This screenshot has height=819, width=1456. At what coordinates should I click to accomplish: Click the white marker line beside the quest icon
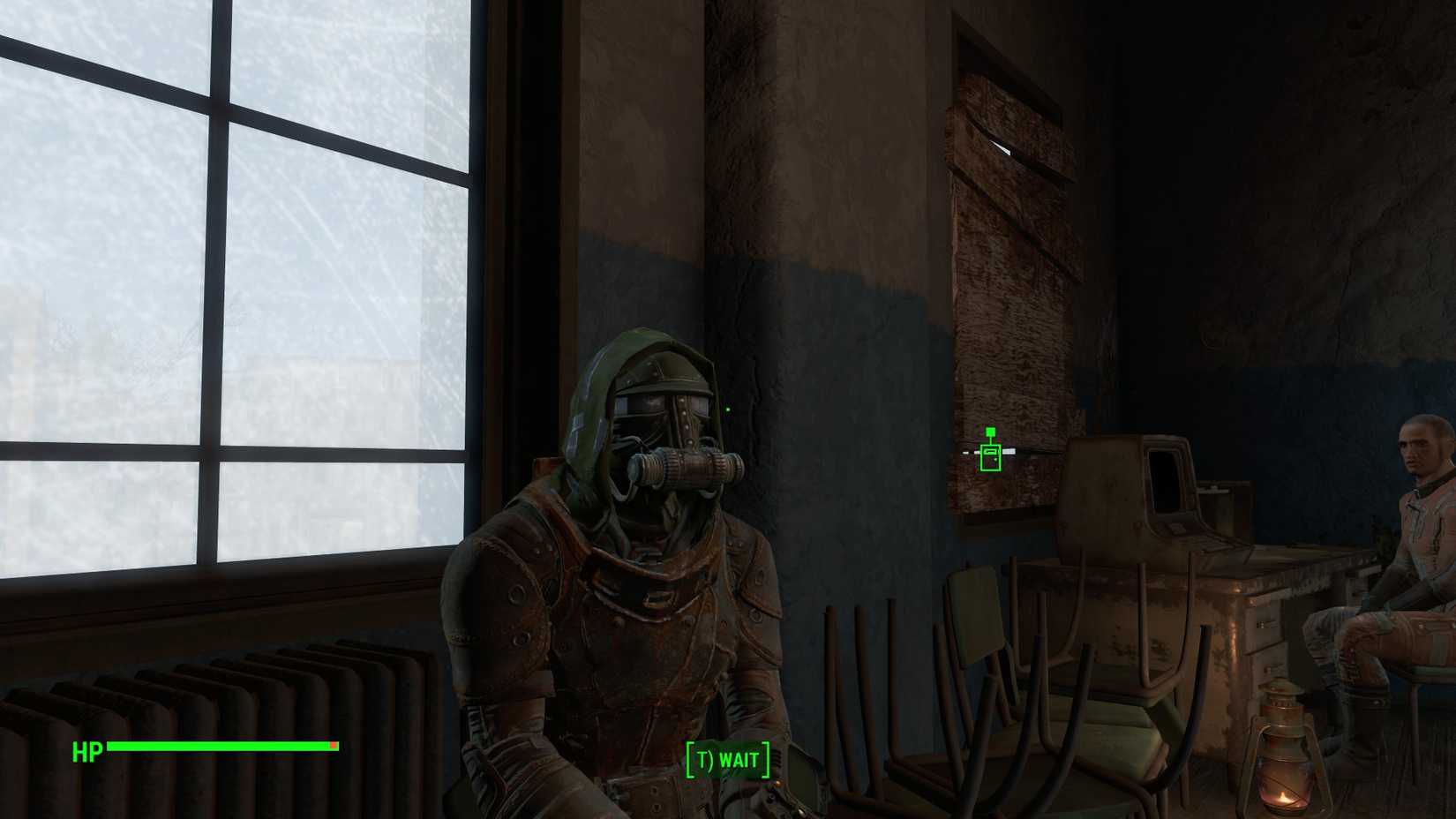tap(1010, 452)
